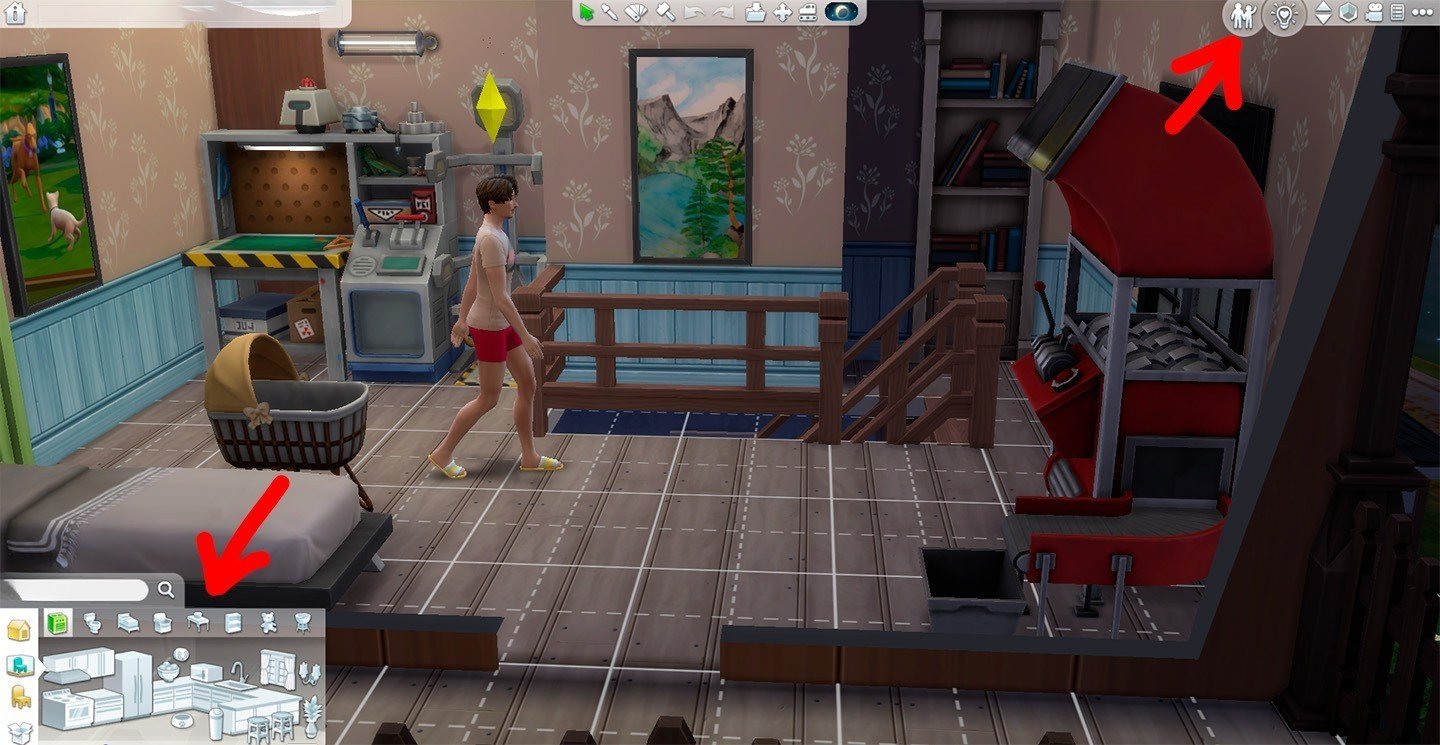The height and width of the screenshot is (745, 1440).
Task: Switch to the beds category tab
Action: point(127,624)
